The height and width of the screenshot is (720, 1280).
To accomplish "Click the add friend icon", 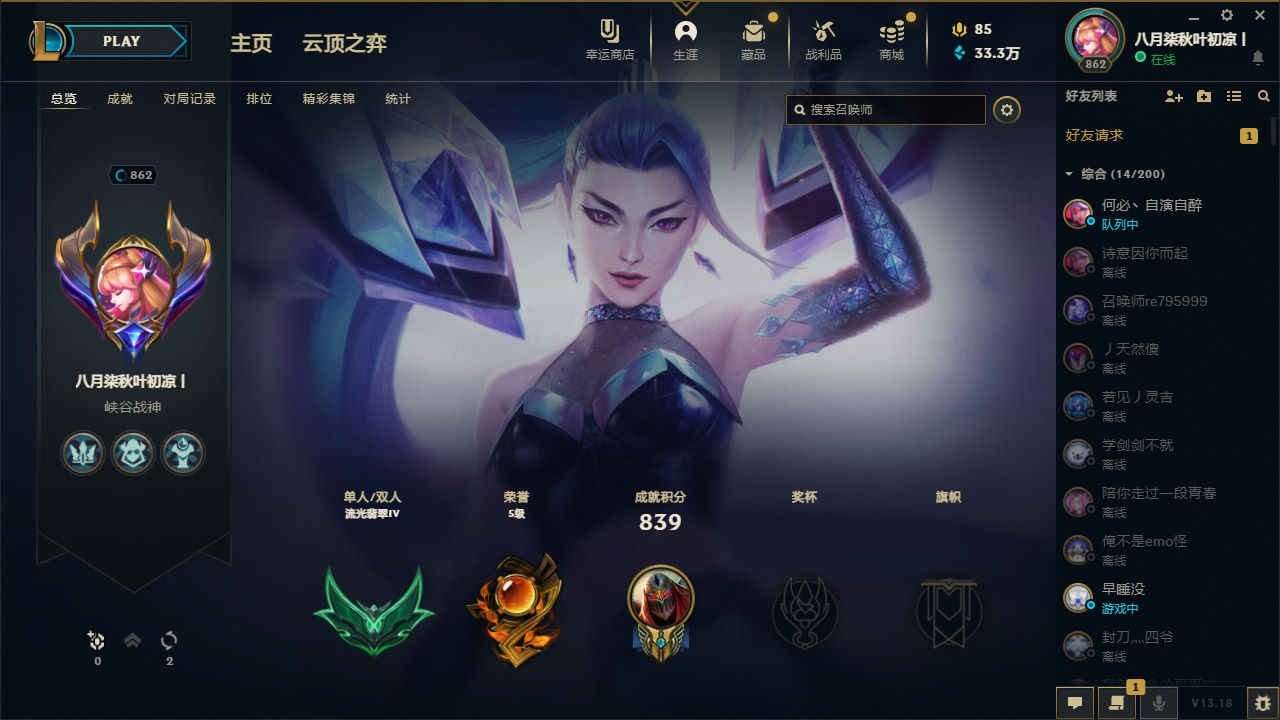I will (1170, 96).
